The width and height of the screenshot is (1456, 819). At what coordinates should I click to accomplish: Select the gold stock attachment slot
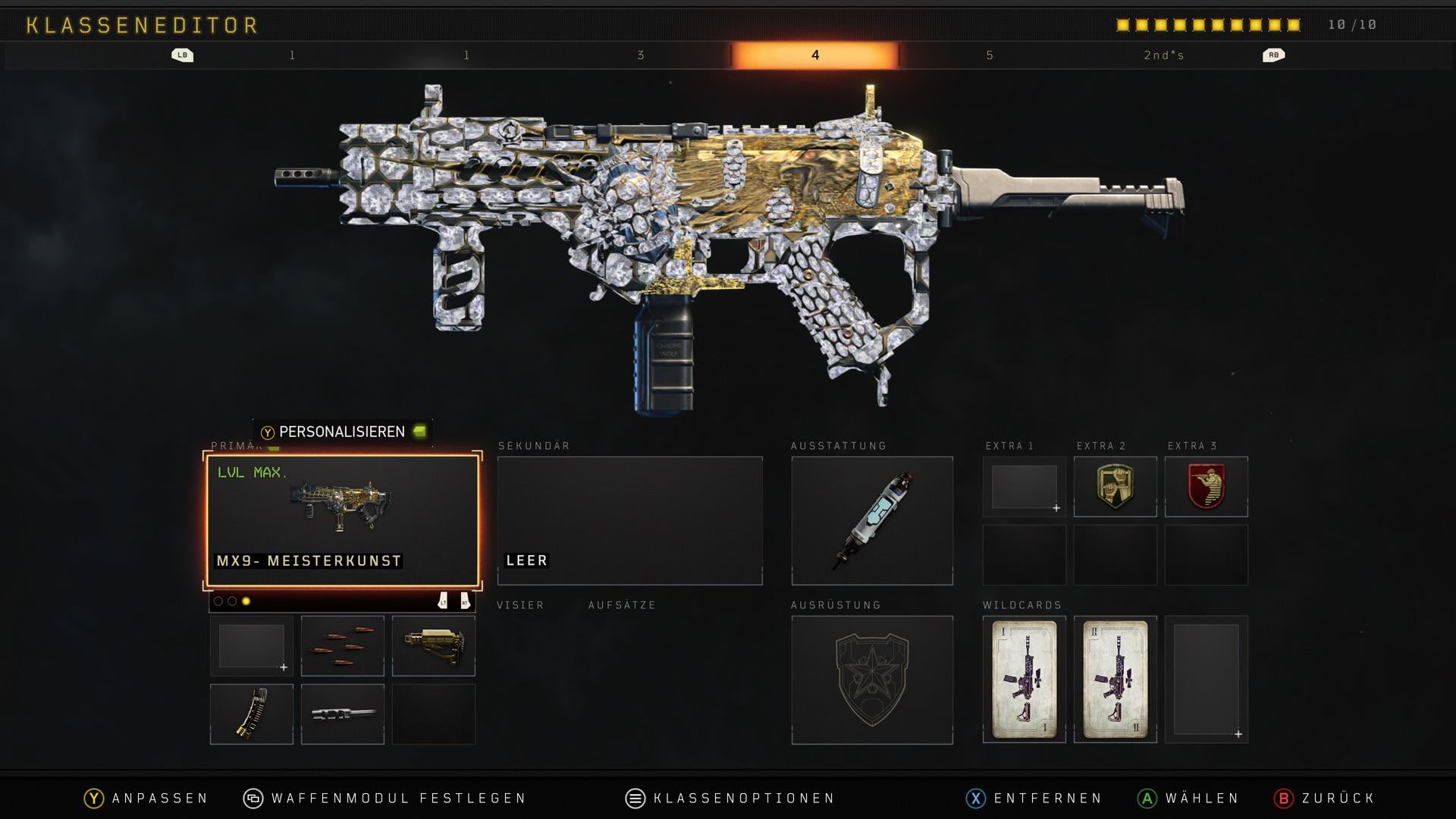pos(433,646)
